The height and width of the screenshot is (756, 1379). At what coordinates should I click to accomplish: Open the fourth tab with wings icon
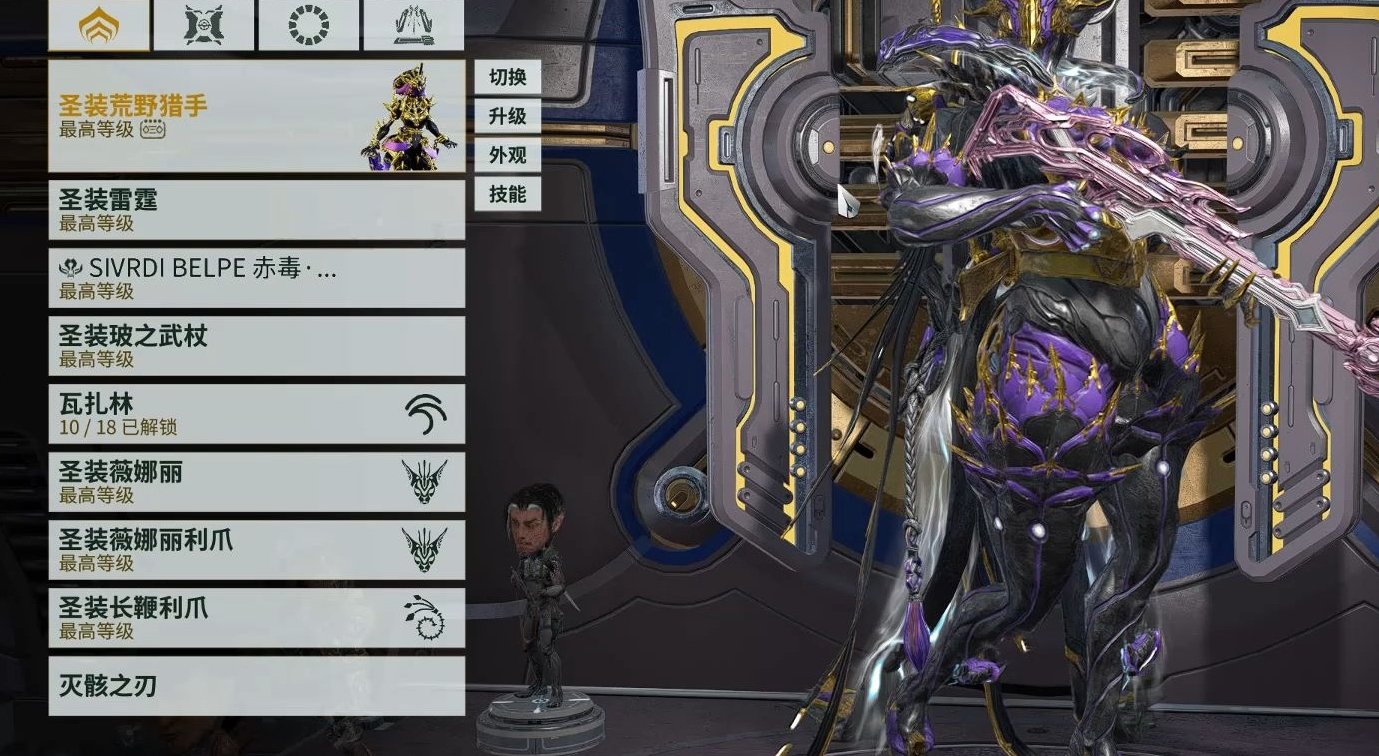point(413,25)
